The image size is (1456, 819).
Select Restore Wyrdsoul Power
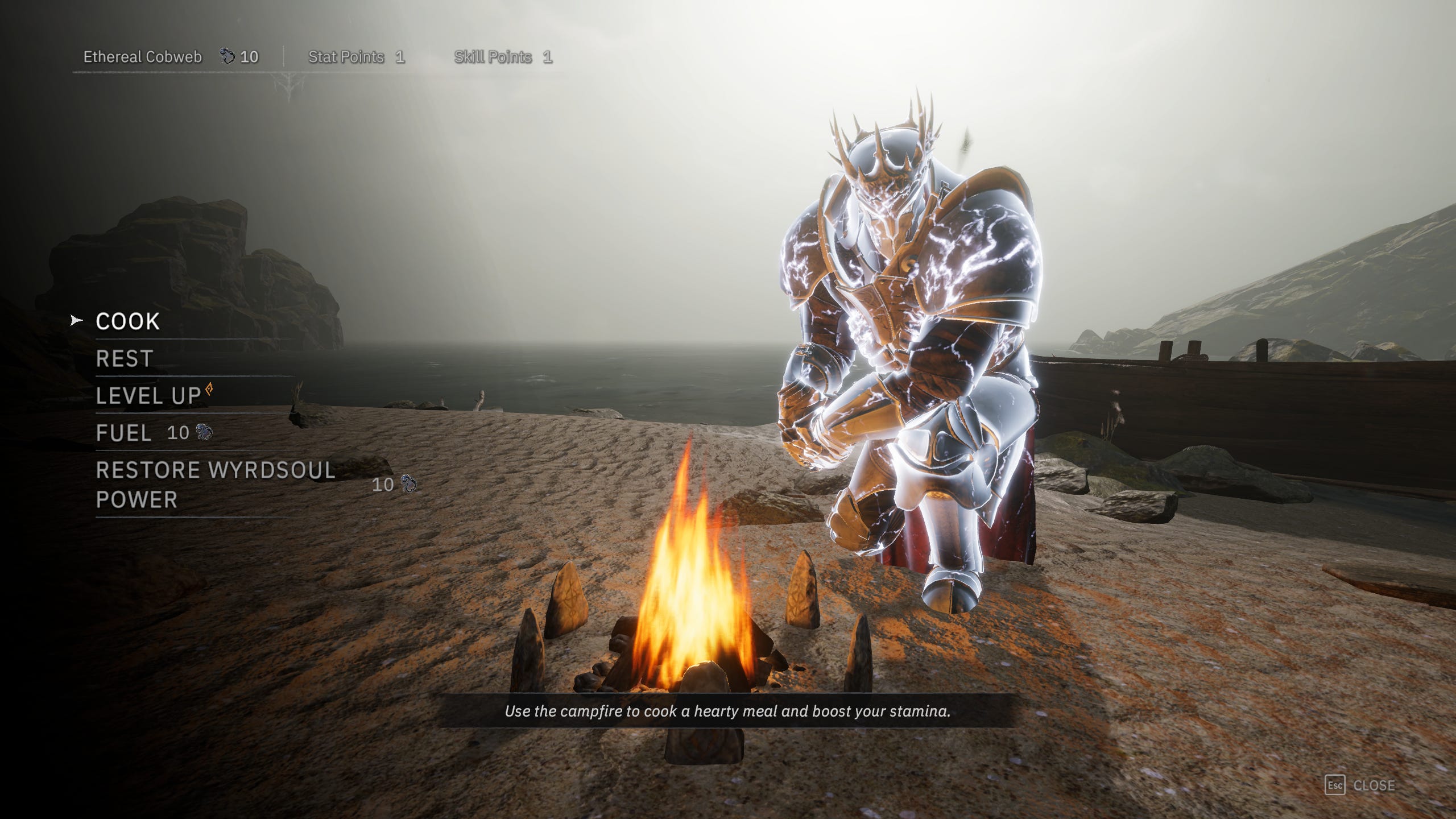215,485
